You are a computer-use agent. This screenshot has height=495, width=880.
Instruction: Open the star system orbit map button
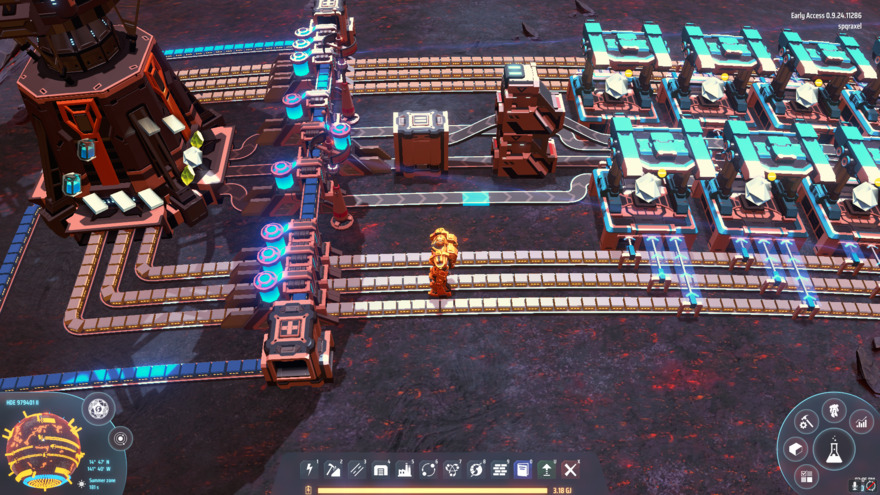pos(120,438)
